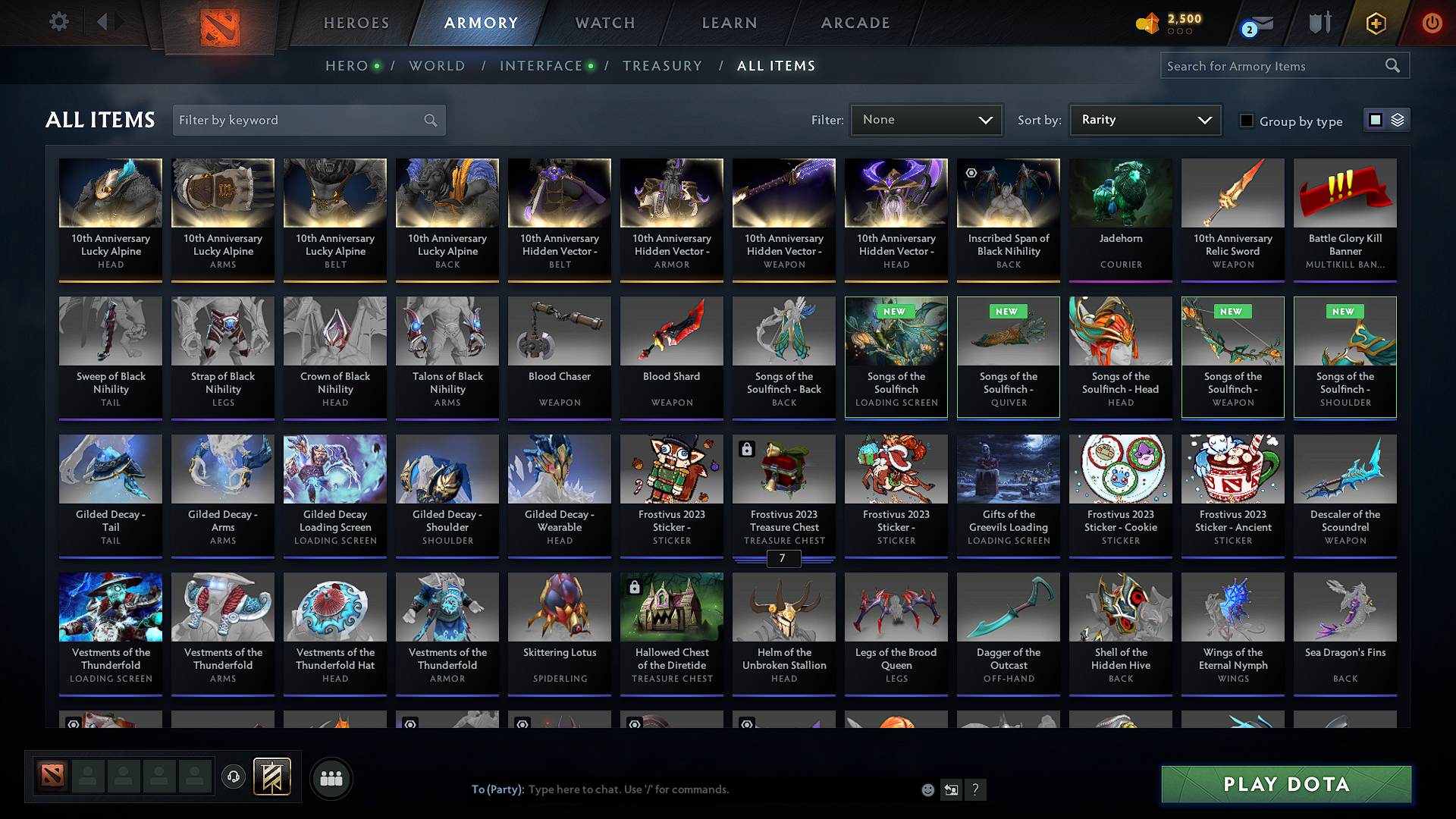Screen dimensions: 1456x819
Task: Open the Sort by Rarity dropdown
Action: pos(1144,119)
